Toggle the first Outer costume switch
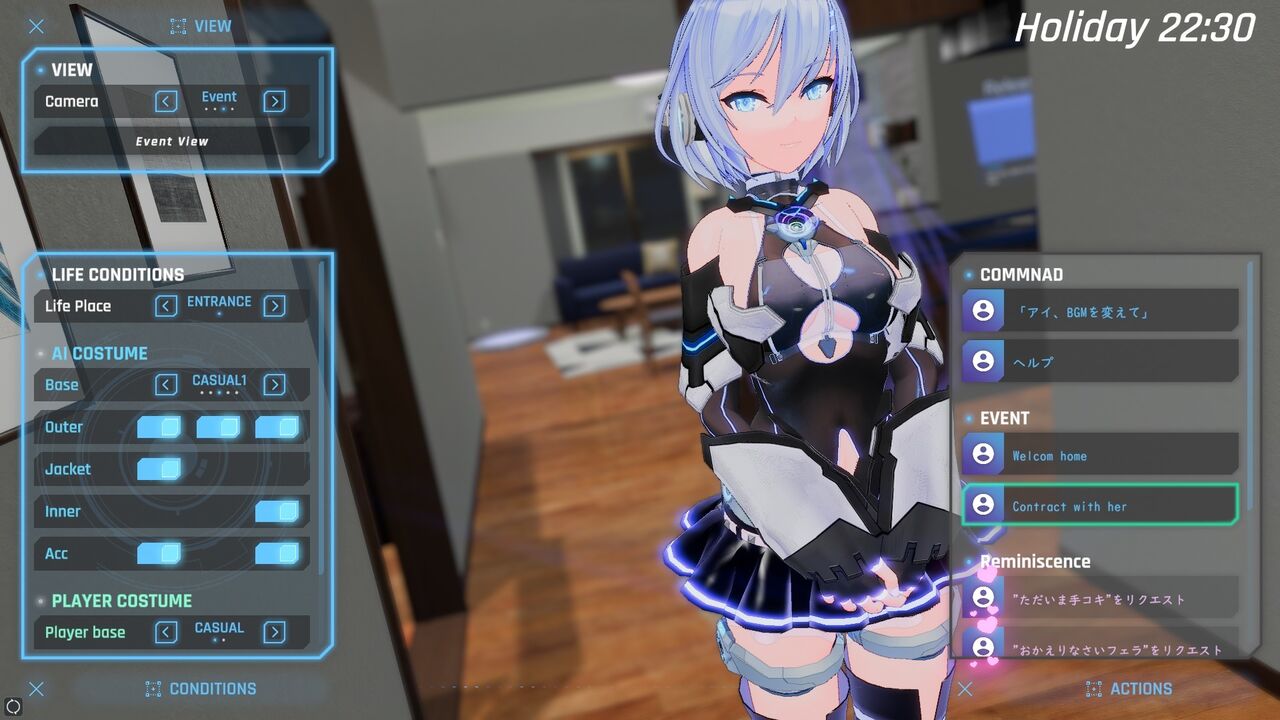This screenshot has height=720, width=1280. tap(160, 427)
